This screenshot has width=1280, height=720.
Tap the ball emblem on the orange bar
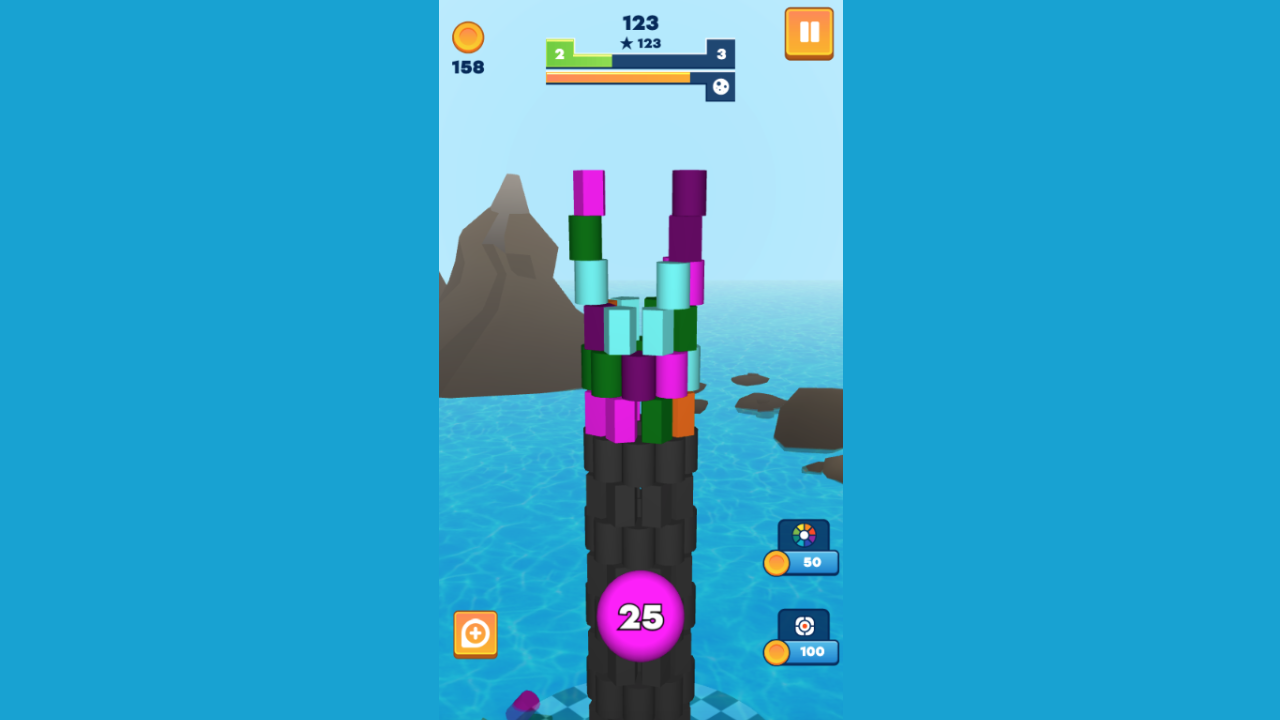pyautogui.click(x=722, y=87)
